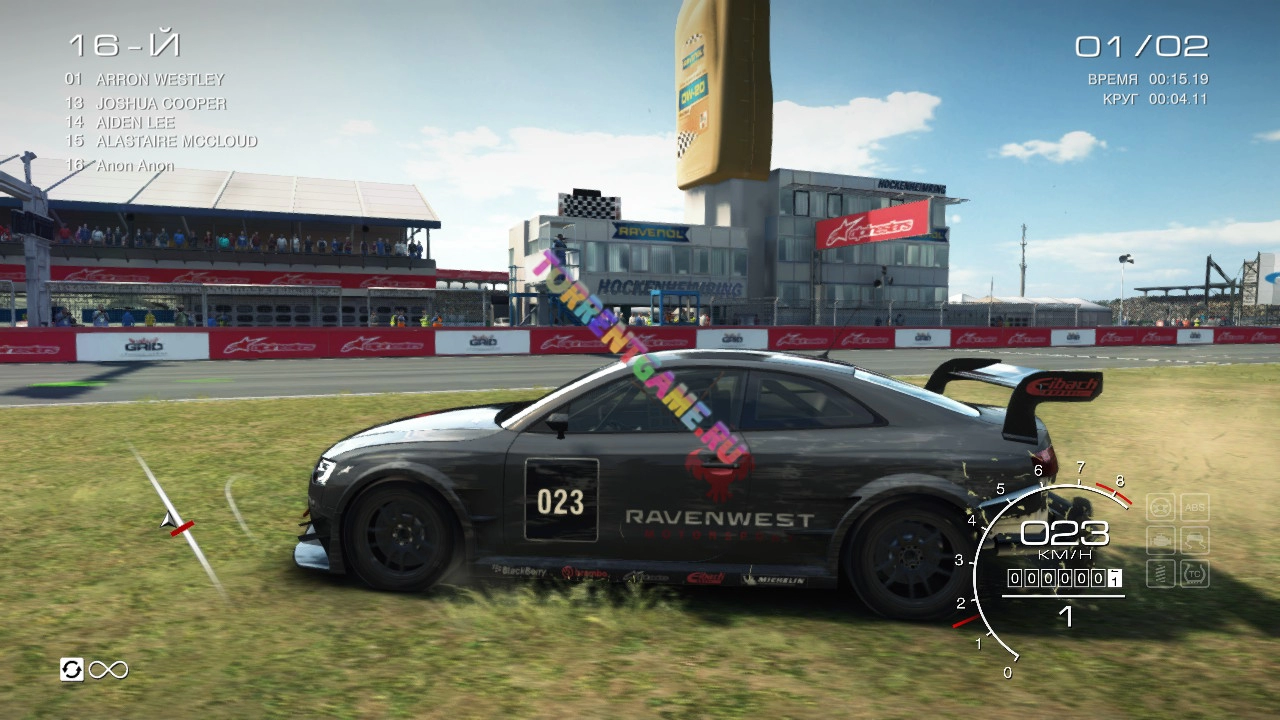Screen dimensions: 1280x720
Task: Click the player arrow on the track minimap
Action: [170, 520]
